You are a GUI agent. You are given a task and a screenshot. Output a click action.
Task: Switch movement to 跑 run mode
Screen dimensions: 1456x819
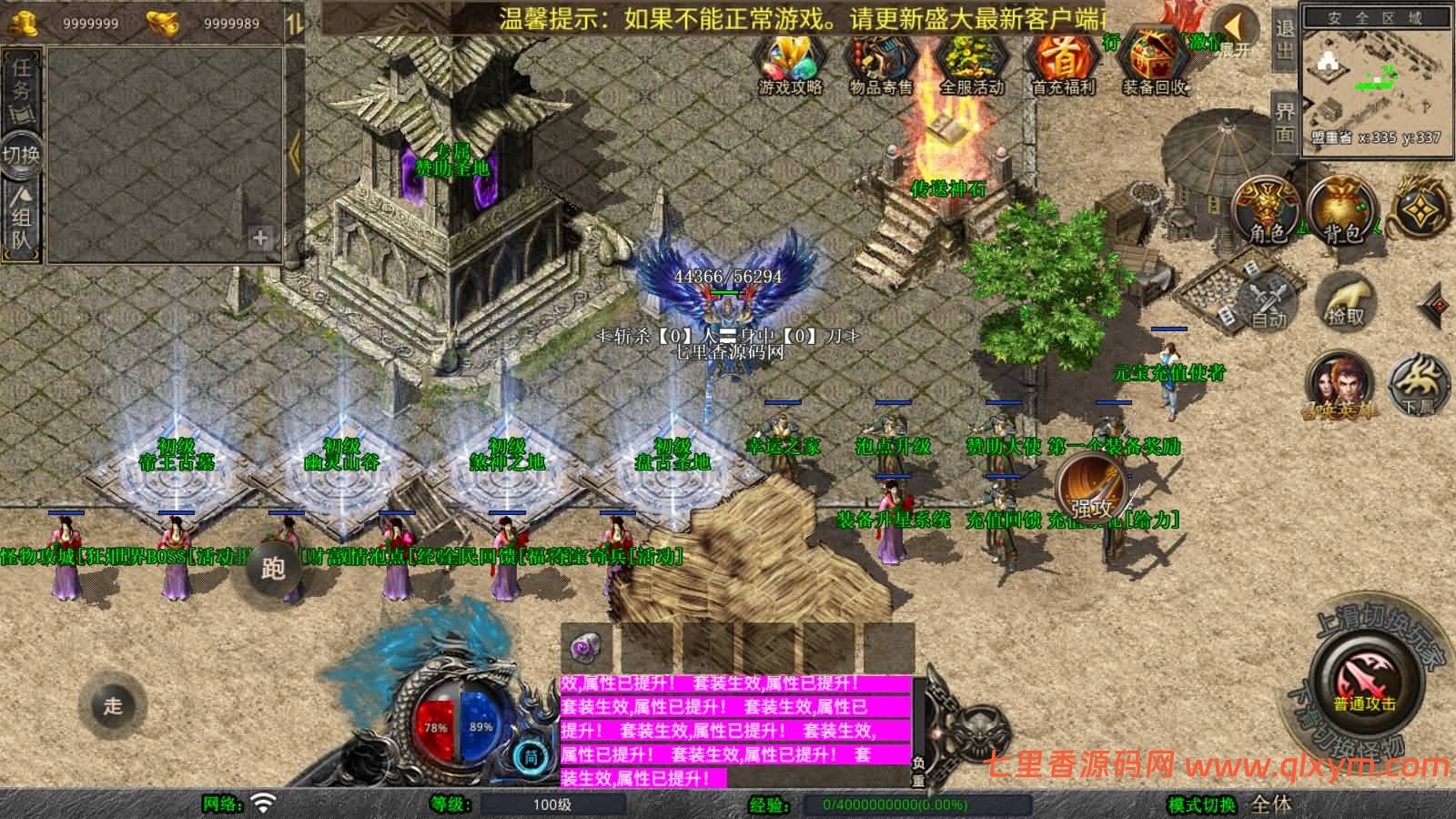pyautogui.click(x=273, y=569)
